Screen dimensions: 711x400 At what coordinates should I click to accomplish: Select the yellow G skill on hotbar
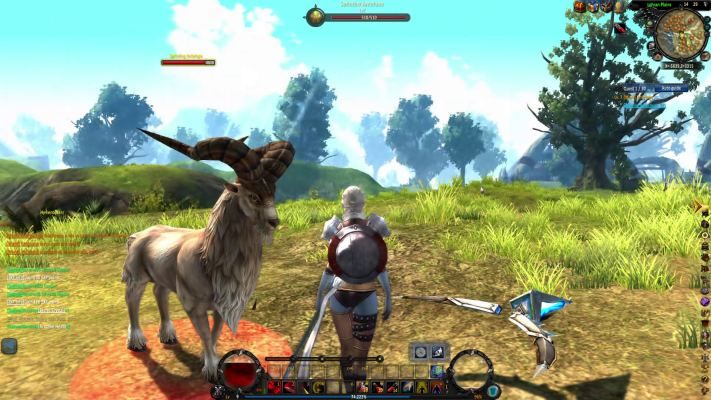click(317, 387)
